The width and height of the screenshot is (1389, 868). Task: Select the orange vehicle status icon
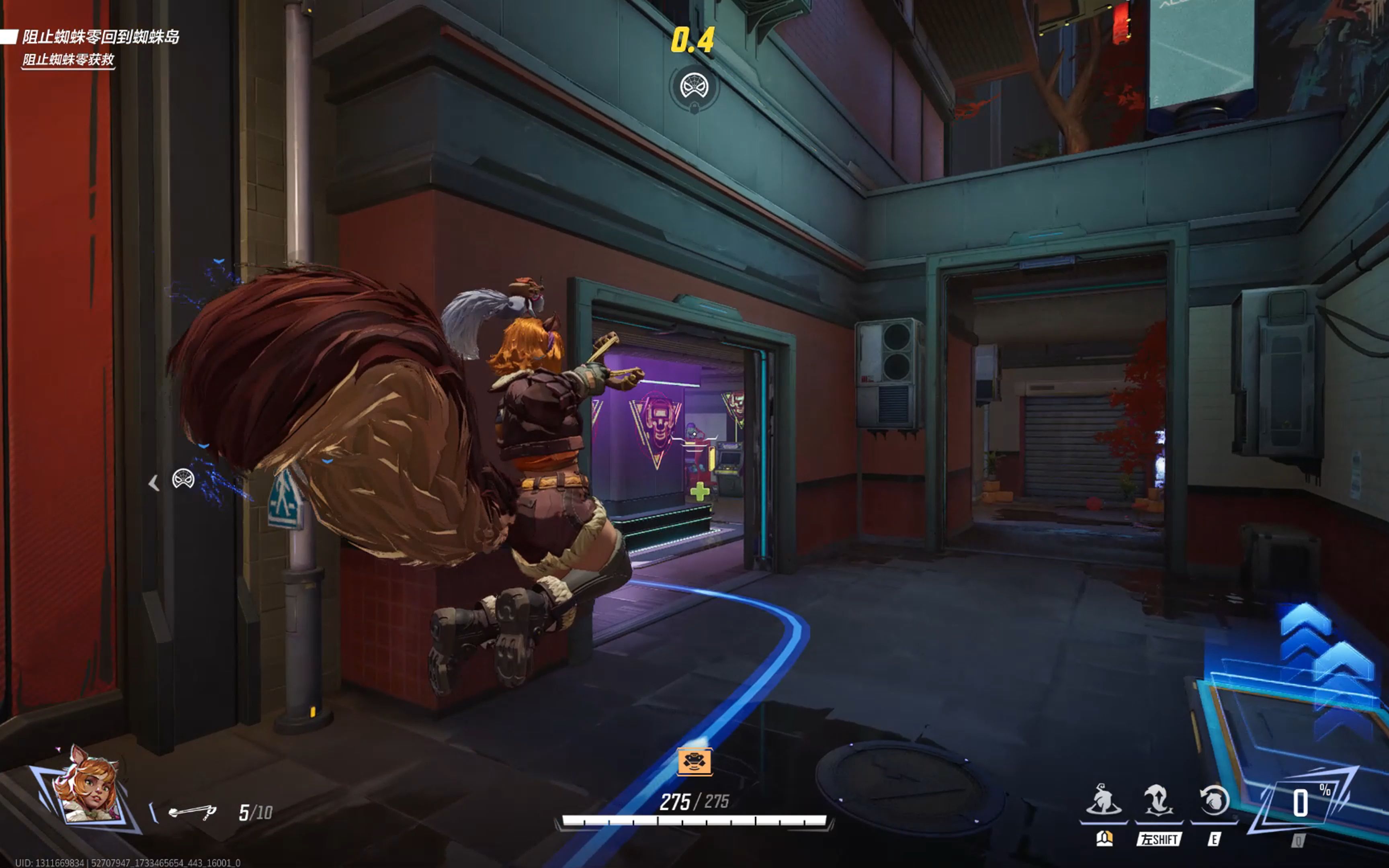pyautogui.click(x=694, y=761)
